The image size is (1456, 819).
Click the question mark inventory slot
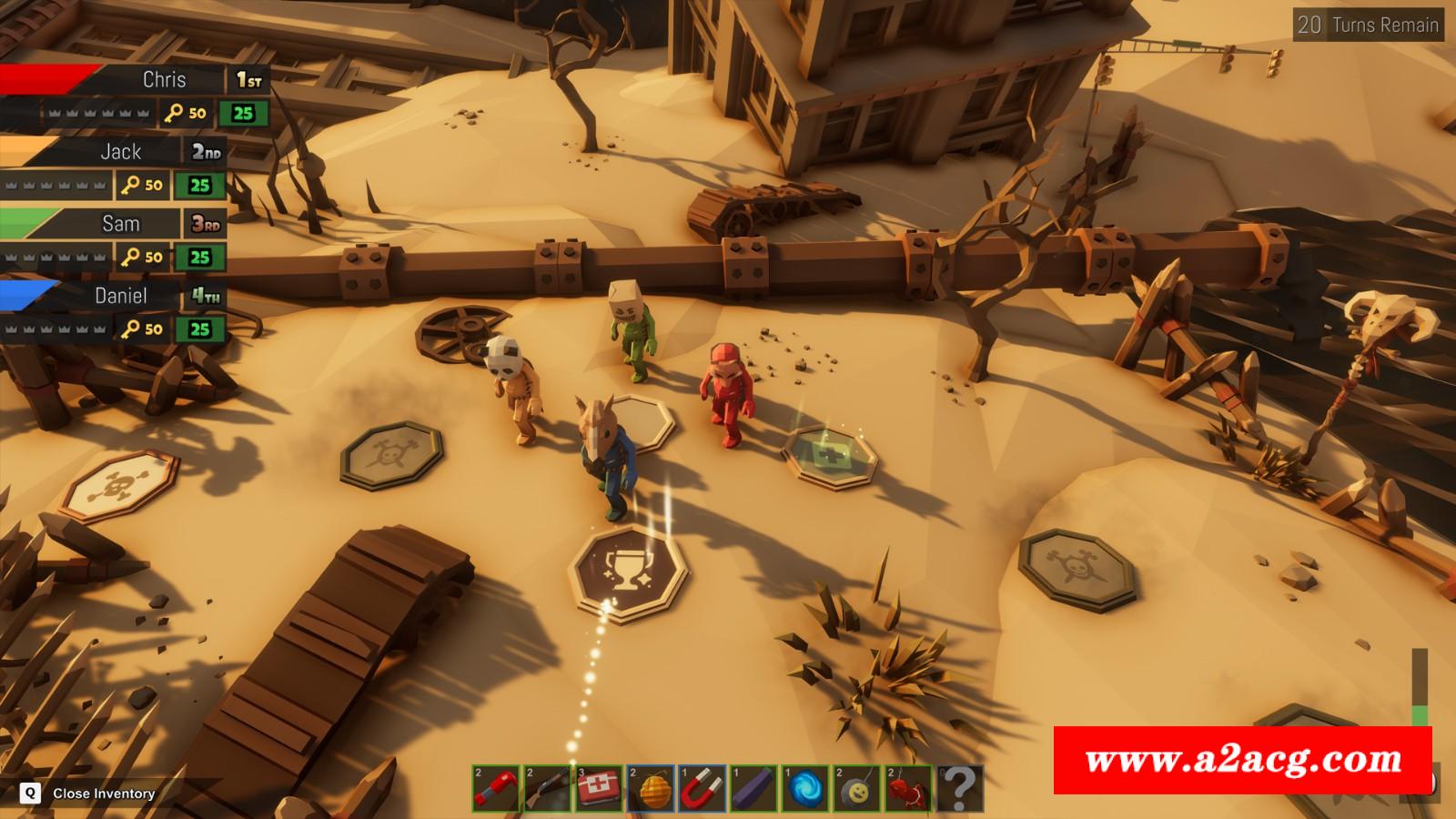[959, 788]
